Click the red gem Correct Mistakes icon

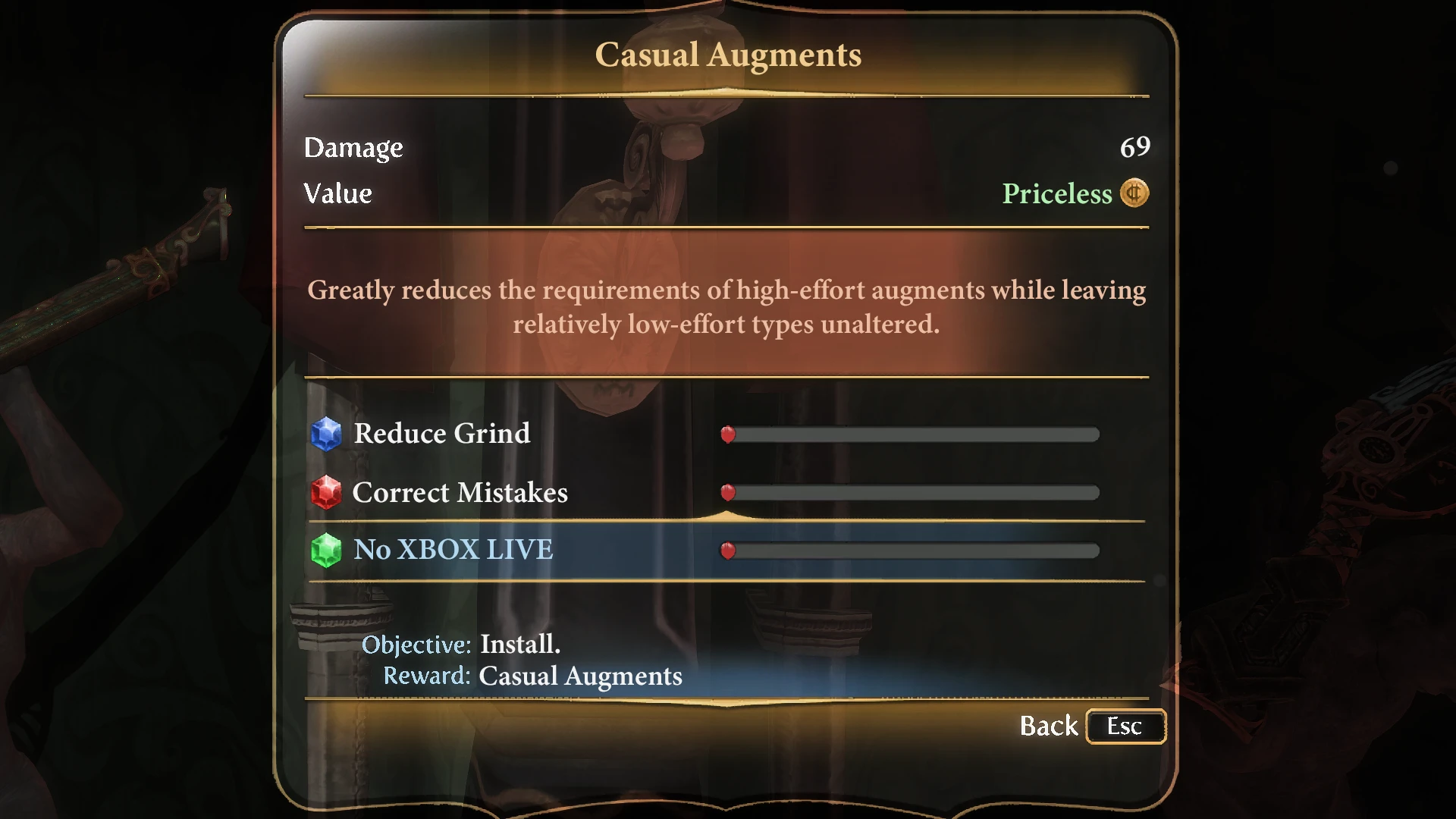pos(326,493)
